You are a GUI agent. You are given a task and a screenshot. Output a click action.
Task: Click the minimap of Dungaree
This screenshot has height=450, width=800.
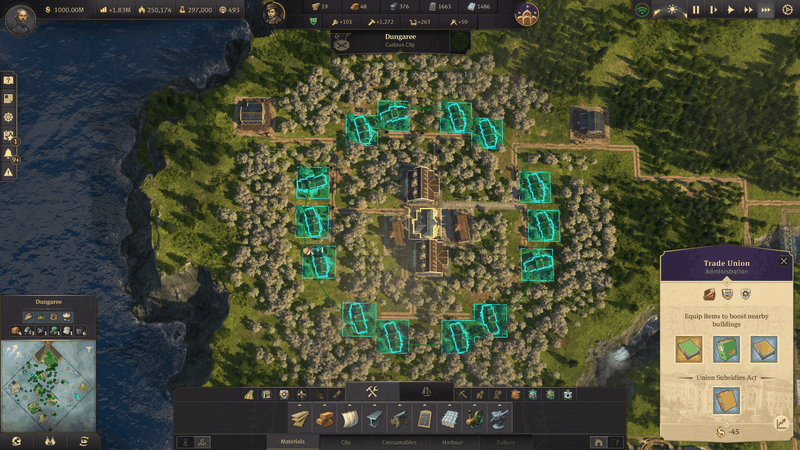click(48, 383)
